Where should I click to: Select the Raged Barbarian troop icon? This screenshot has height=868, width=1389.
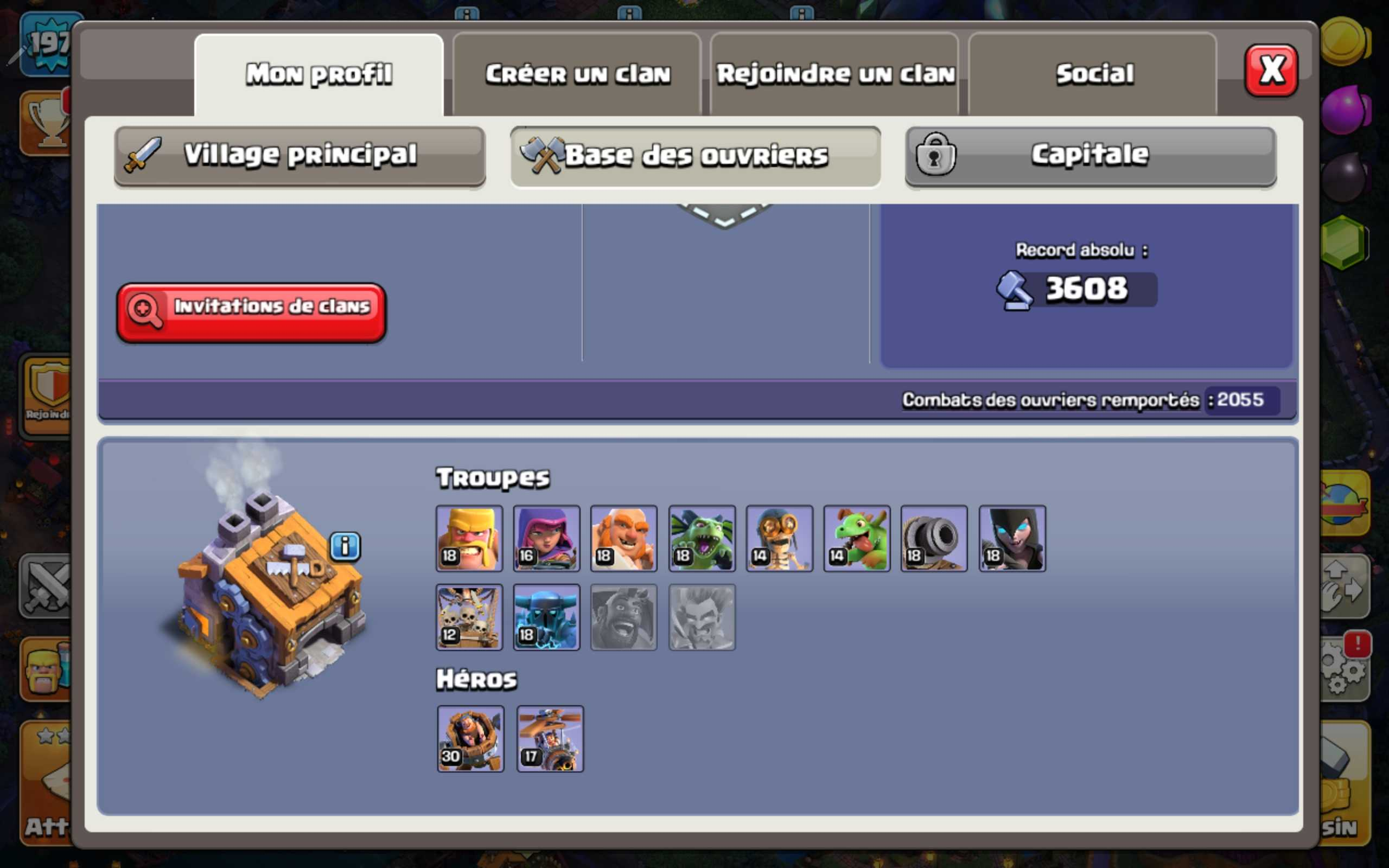pos(469,539)
